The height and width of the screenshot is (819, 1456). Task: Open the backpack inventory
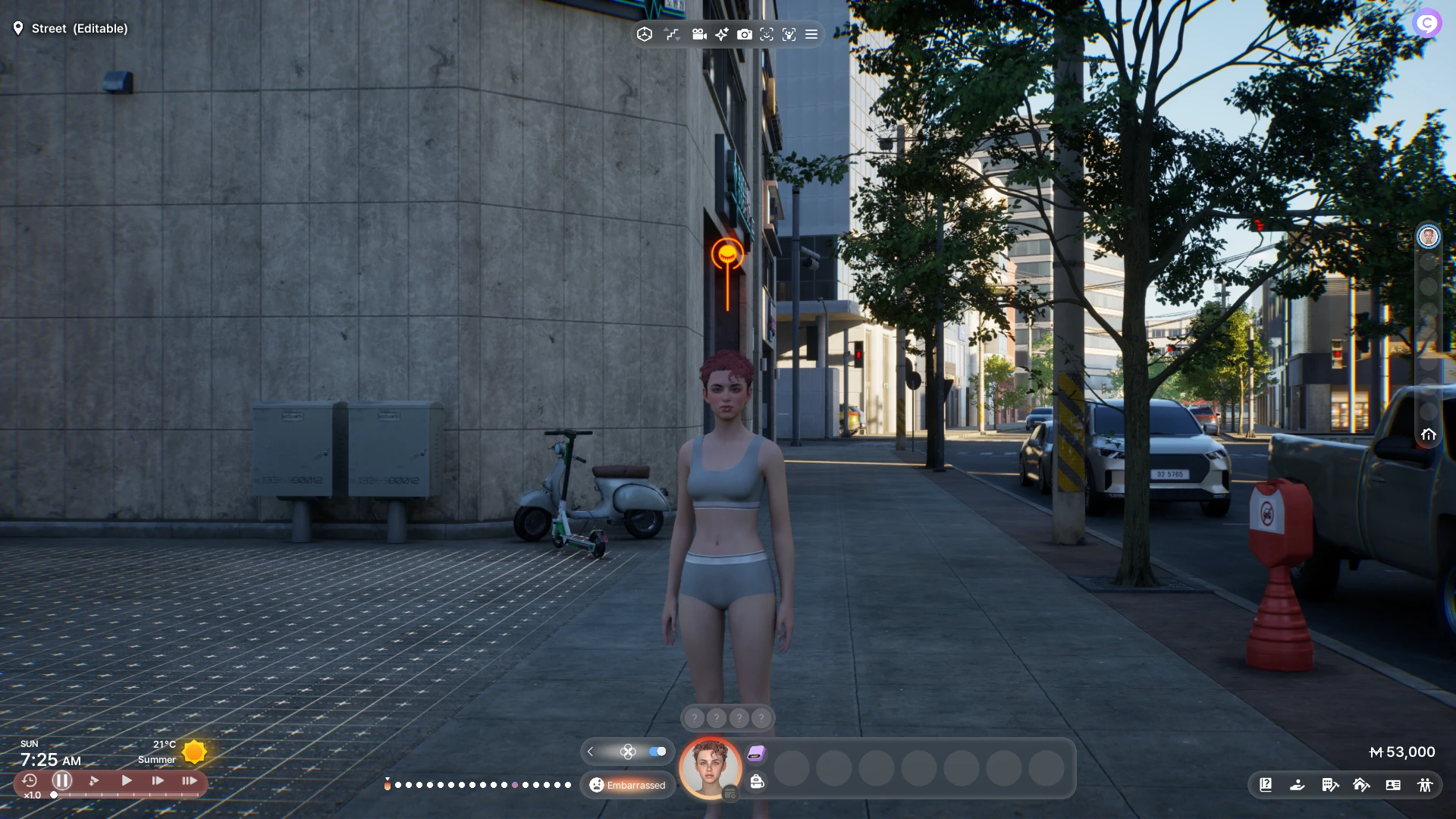click(x=757, y=782)
